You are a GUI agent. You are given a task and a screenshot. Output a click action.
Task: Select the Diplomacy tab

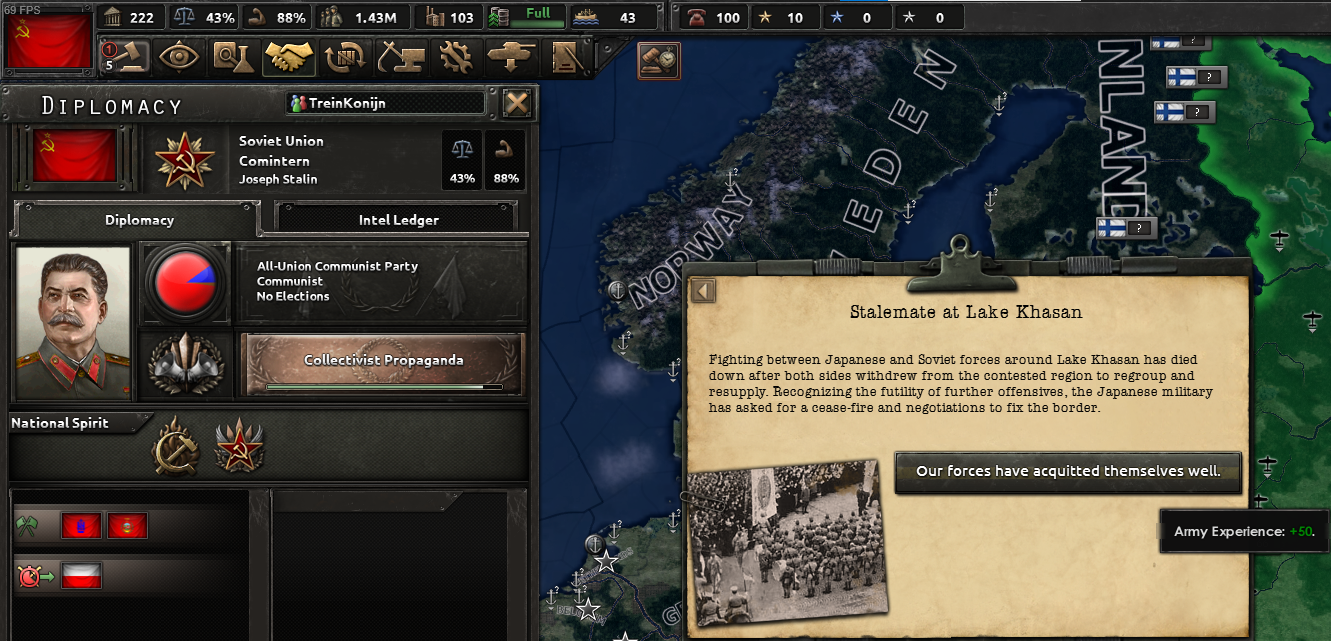[140, 220]
